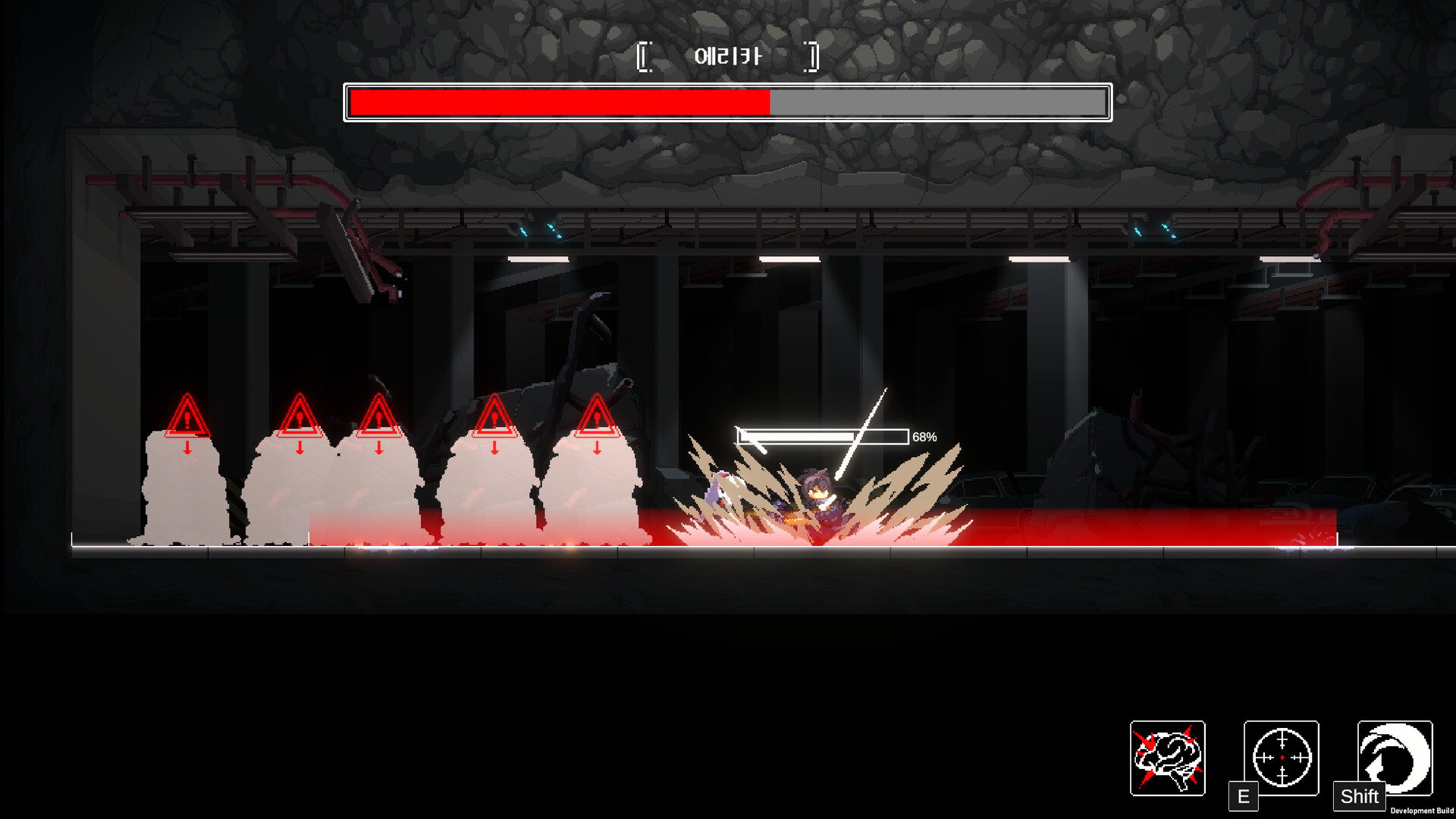Image resolution: width=1456 pixels, height=819 pixels.
Task: Click the boss name 에리카
Action: 730,55
